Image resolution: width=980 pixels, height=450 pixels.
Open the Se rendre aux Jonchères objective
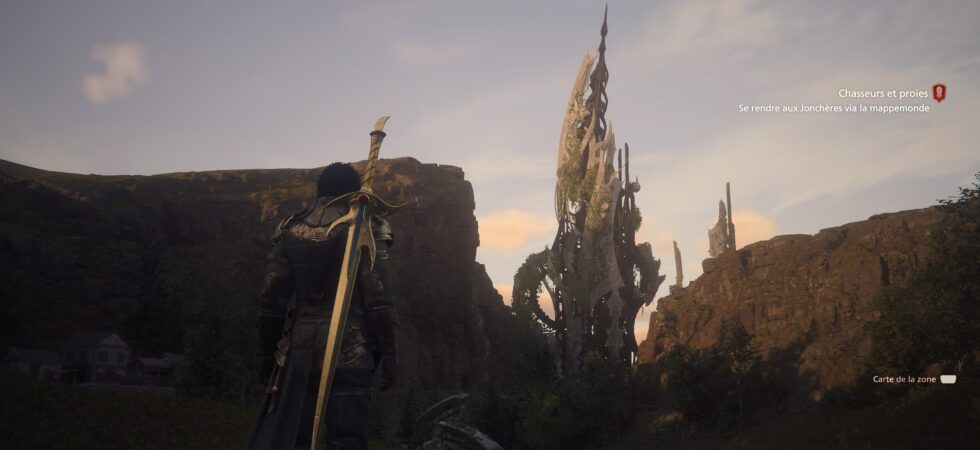pos(833,108)
